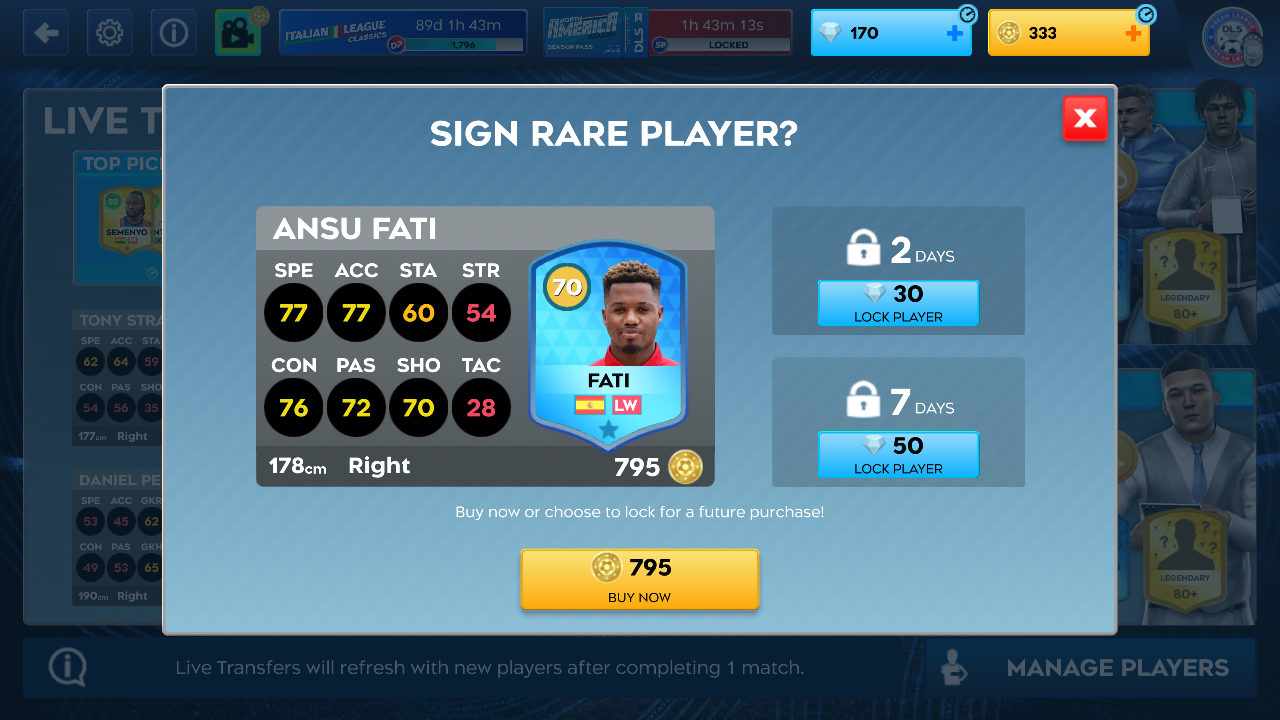1280x720 pixels.
Task: Lock player for 2 days with 30 gems
Action: point(898,303)
